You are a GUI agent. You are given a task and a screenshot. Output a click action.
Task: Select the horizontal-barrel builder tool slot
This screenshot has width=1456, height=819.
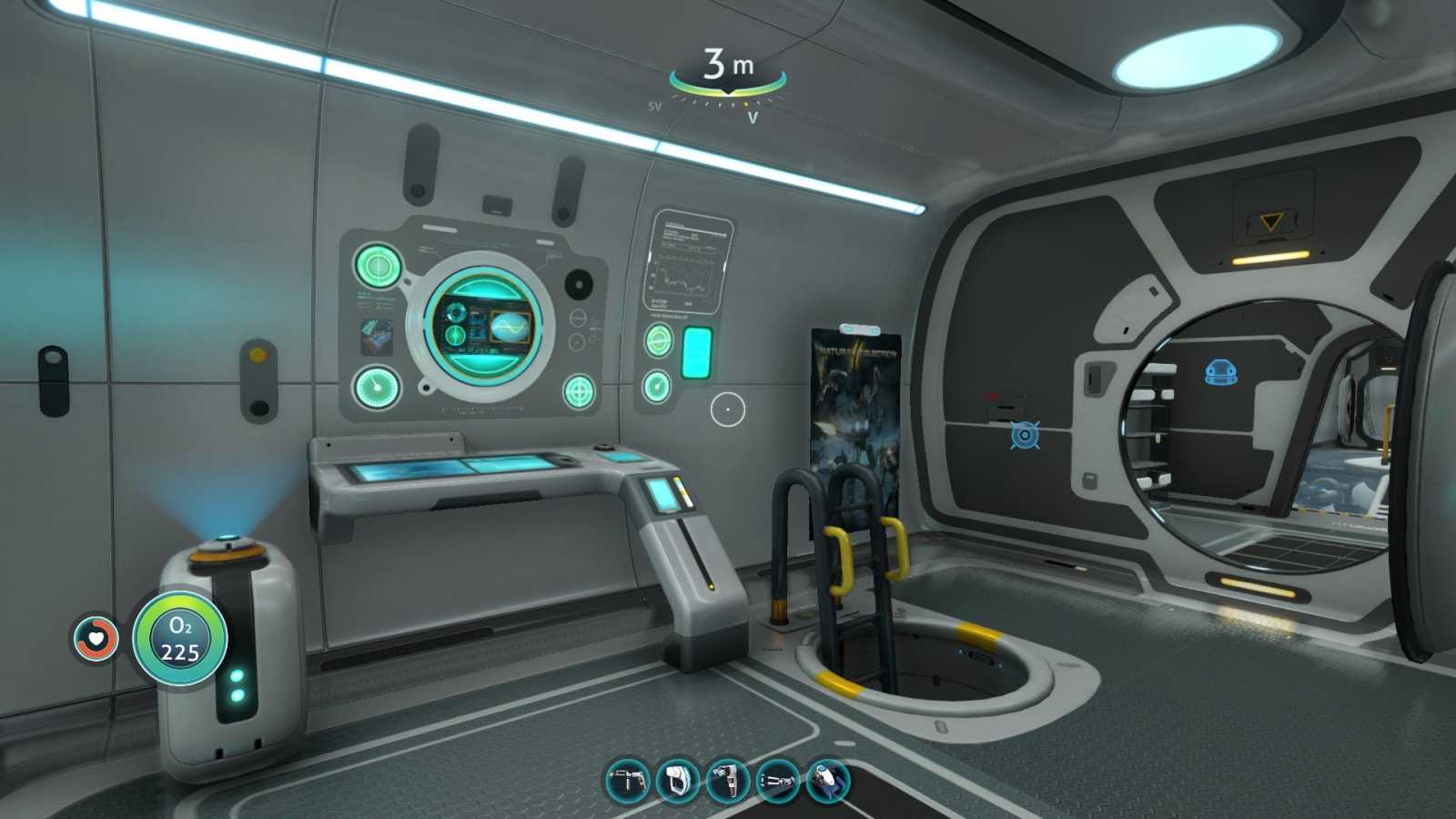click(x=777, y=781)
